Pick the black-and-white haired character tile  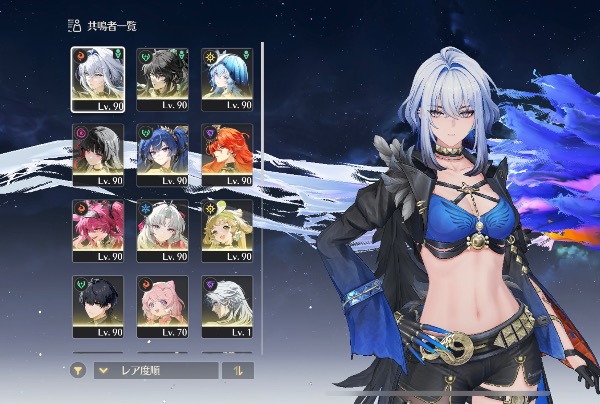pyautogui.click(x=97, y=154)
